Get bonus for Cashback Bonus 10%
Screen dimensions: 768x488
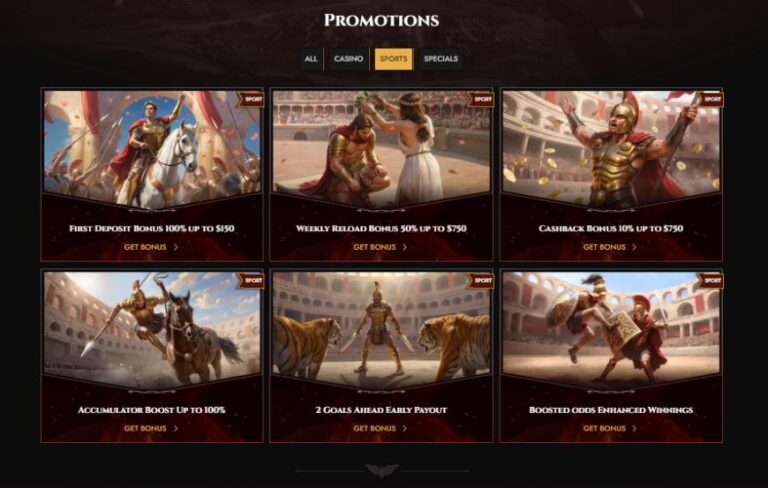[610, 247]
